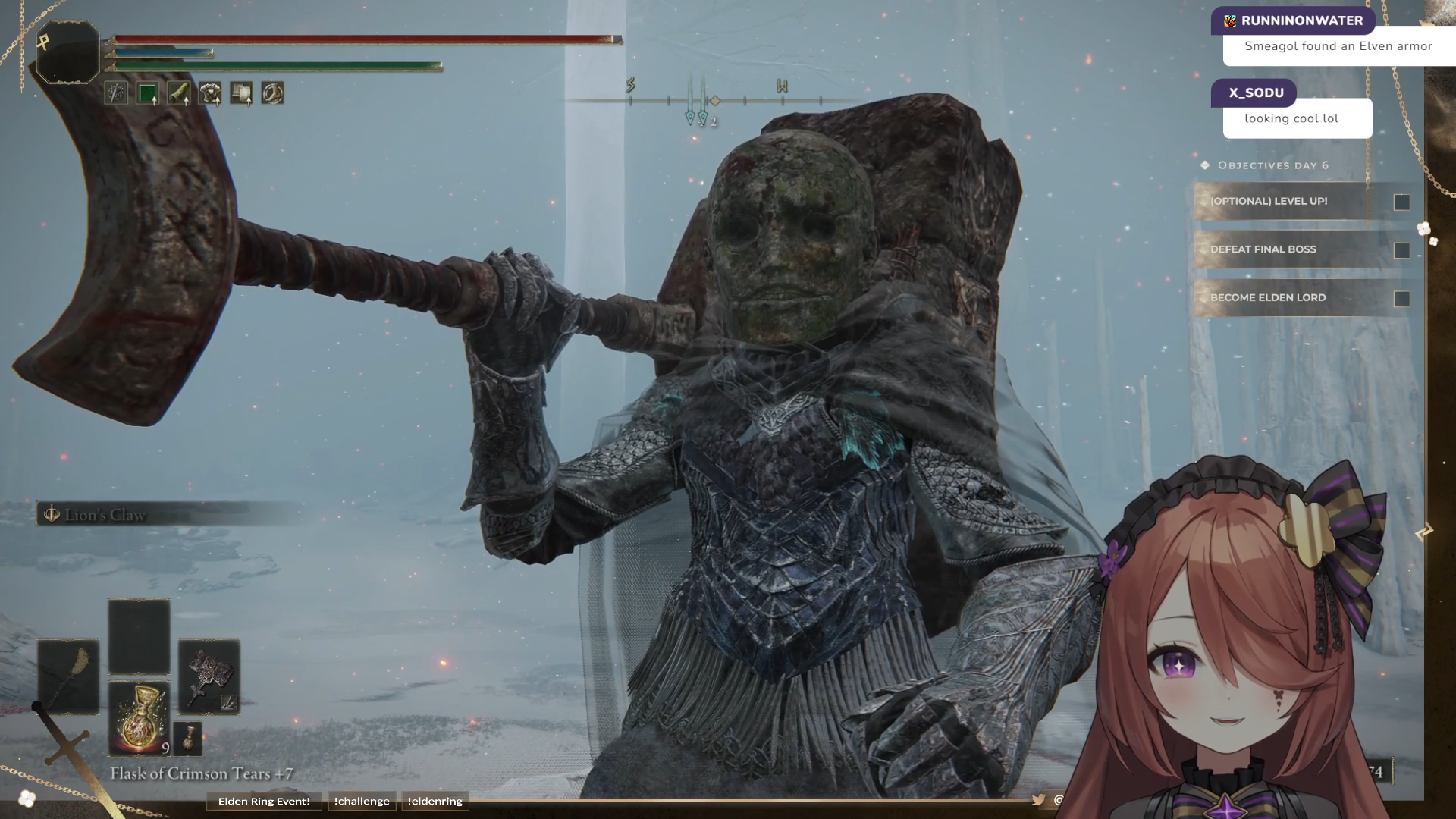The width and height of the screenshot is (1456, 819).
Task: Mark Become Elden Lord objective complete
Action: (1401, 299)
